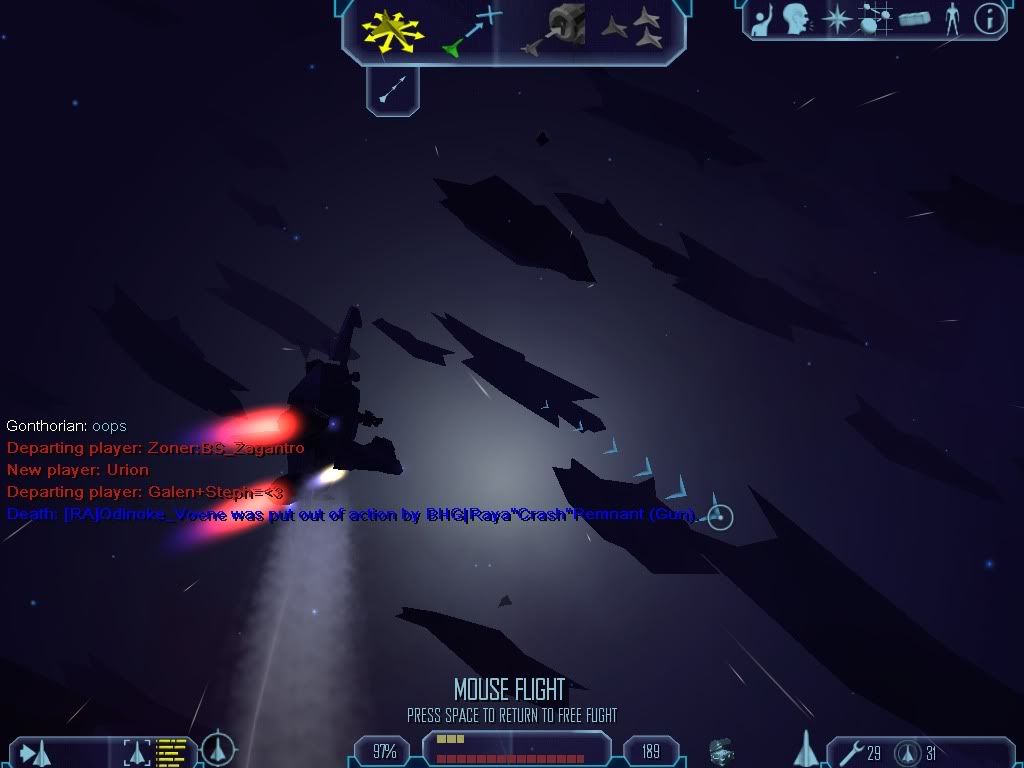Open the chat talking-head icon

[797, 19]
